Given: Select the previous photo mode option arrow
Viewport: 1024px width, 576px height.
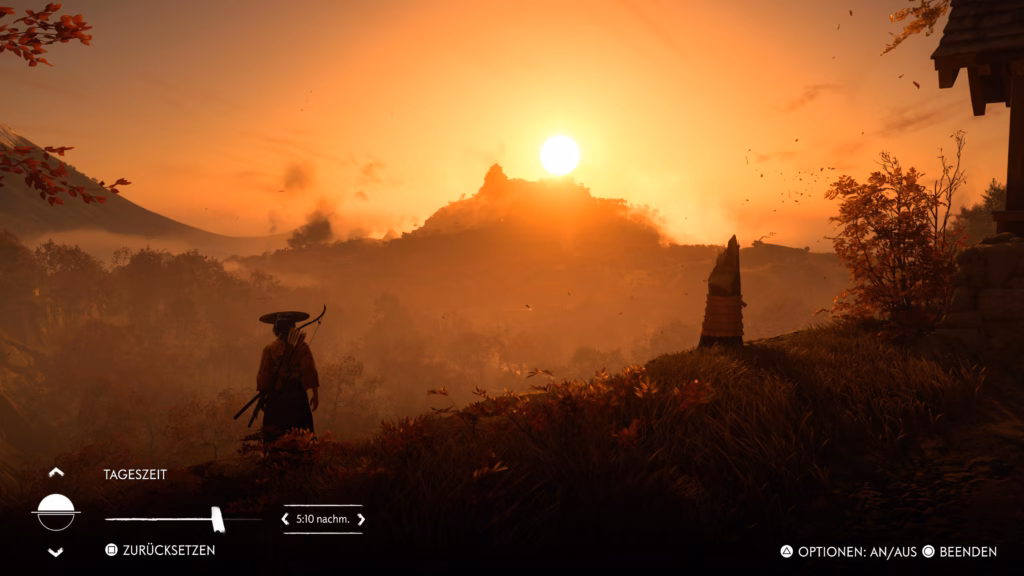Looking at the screenshot, I should [56, 472].
